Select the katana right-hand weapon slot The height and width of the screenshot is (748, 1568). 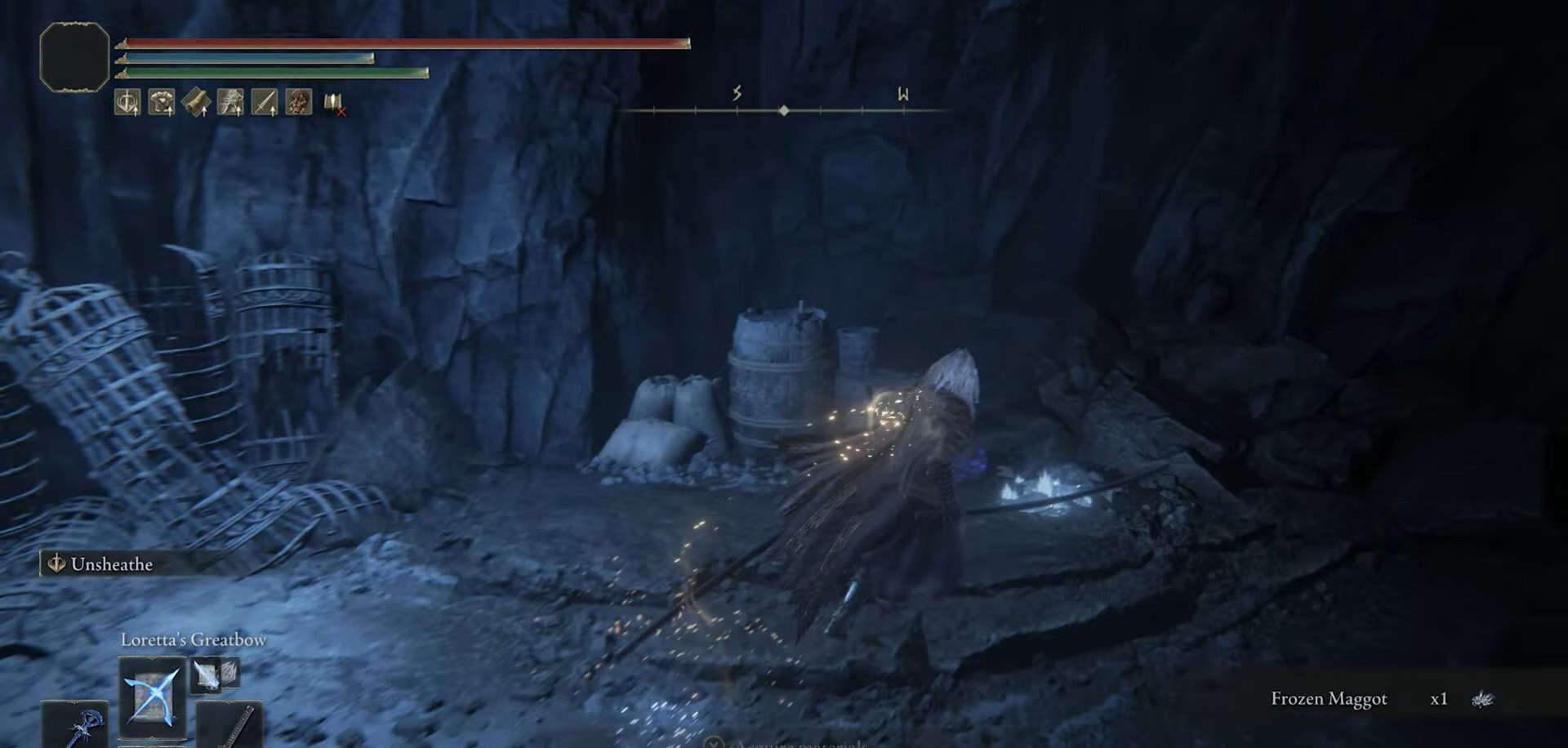tap(230, 724)
